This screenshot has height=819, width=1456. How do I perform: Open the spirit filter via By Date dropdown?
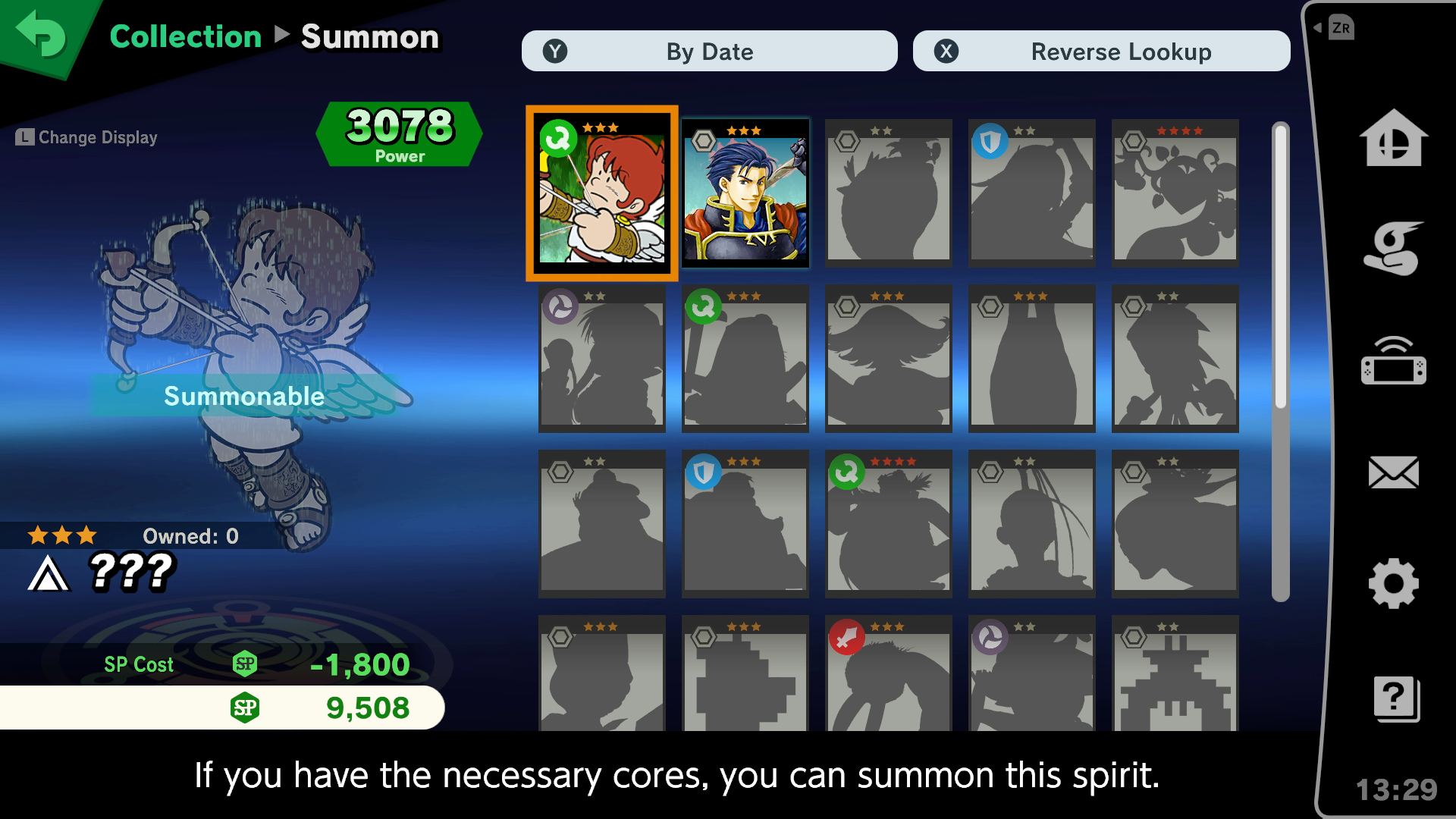point(708,51)
